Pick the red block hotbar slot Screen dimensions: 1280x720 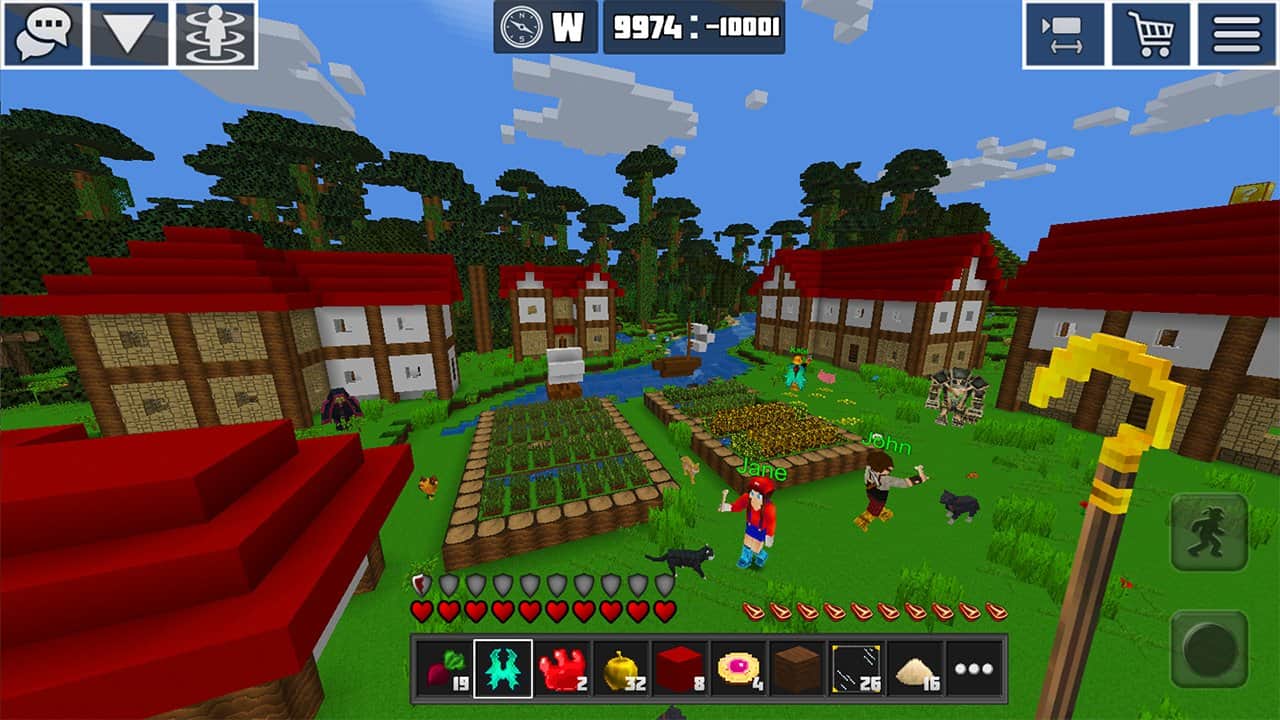tap(680, 668)
